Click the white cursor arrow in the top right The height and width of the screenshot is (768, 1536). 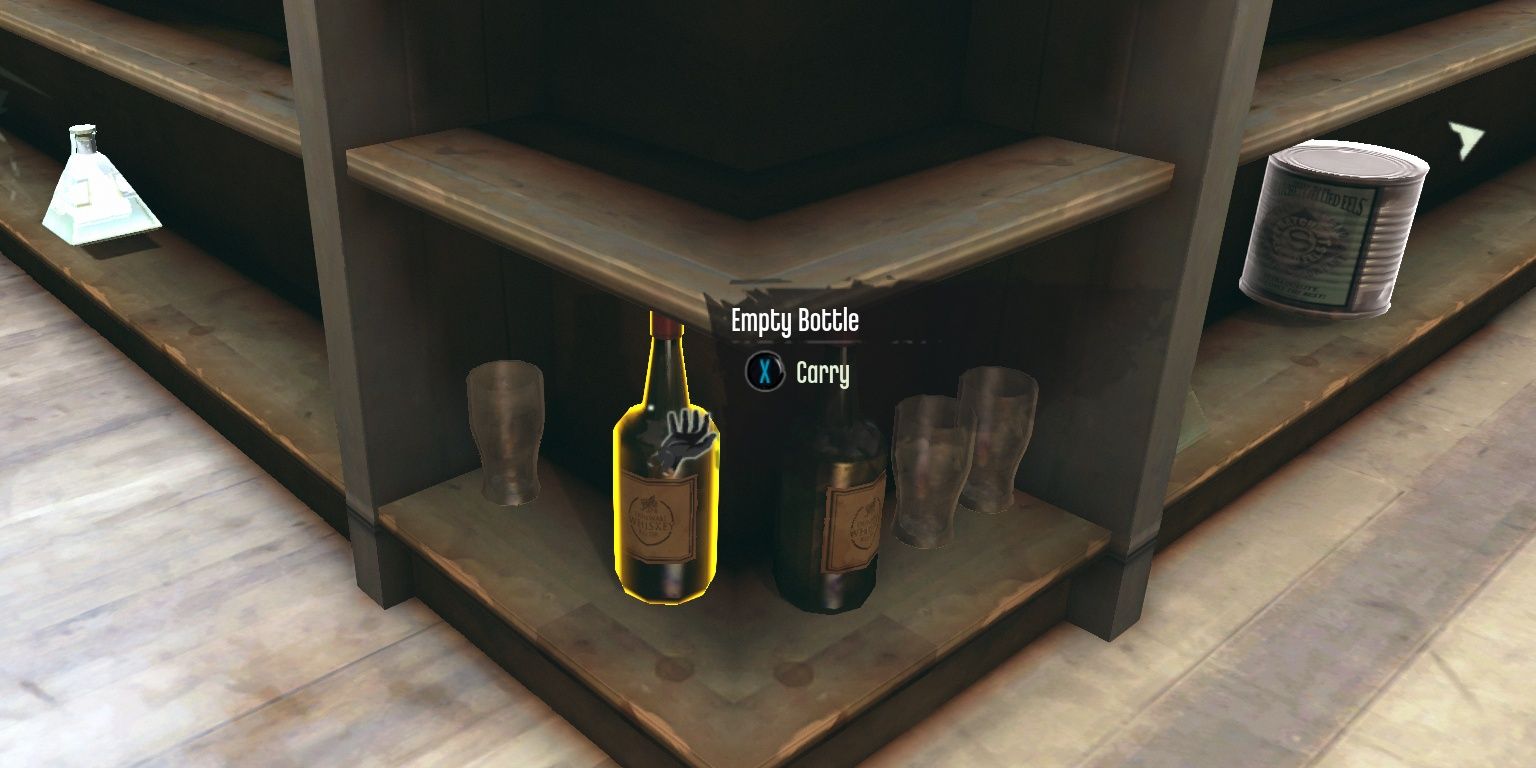[1465, 140]
